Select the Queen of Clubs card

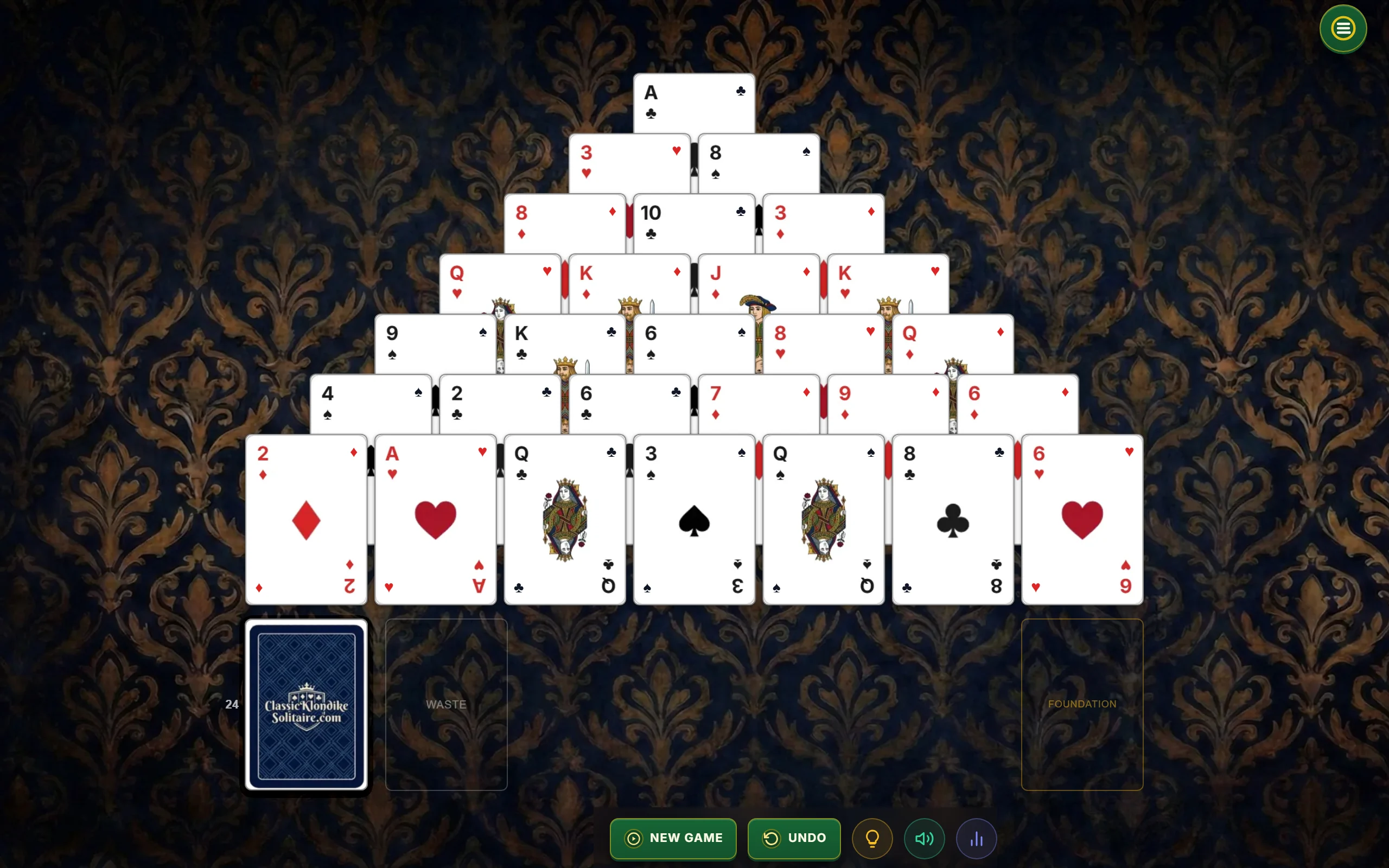coord(564,520)
